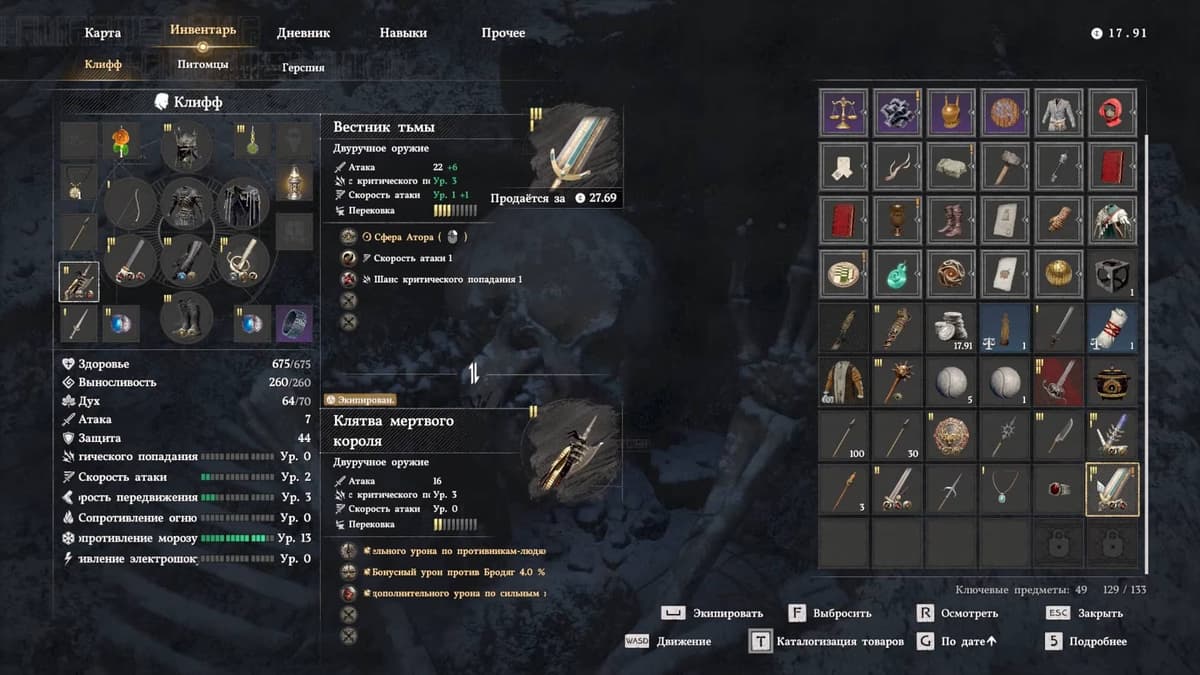Select the red gem ring item
Screen dimensions: 1200x675
pyautogui.click(x=1058, y=489)
